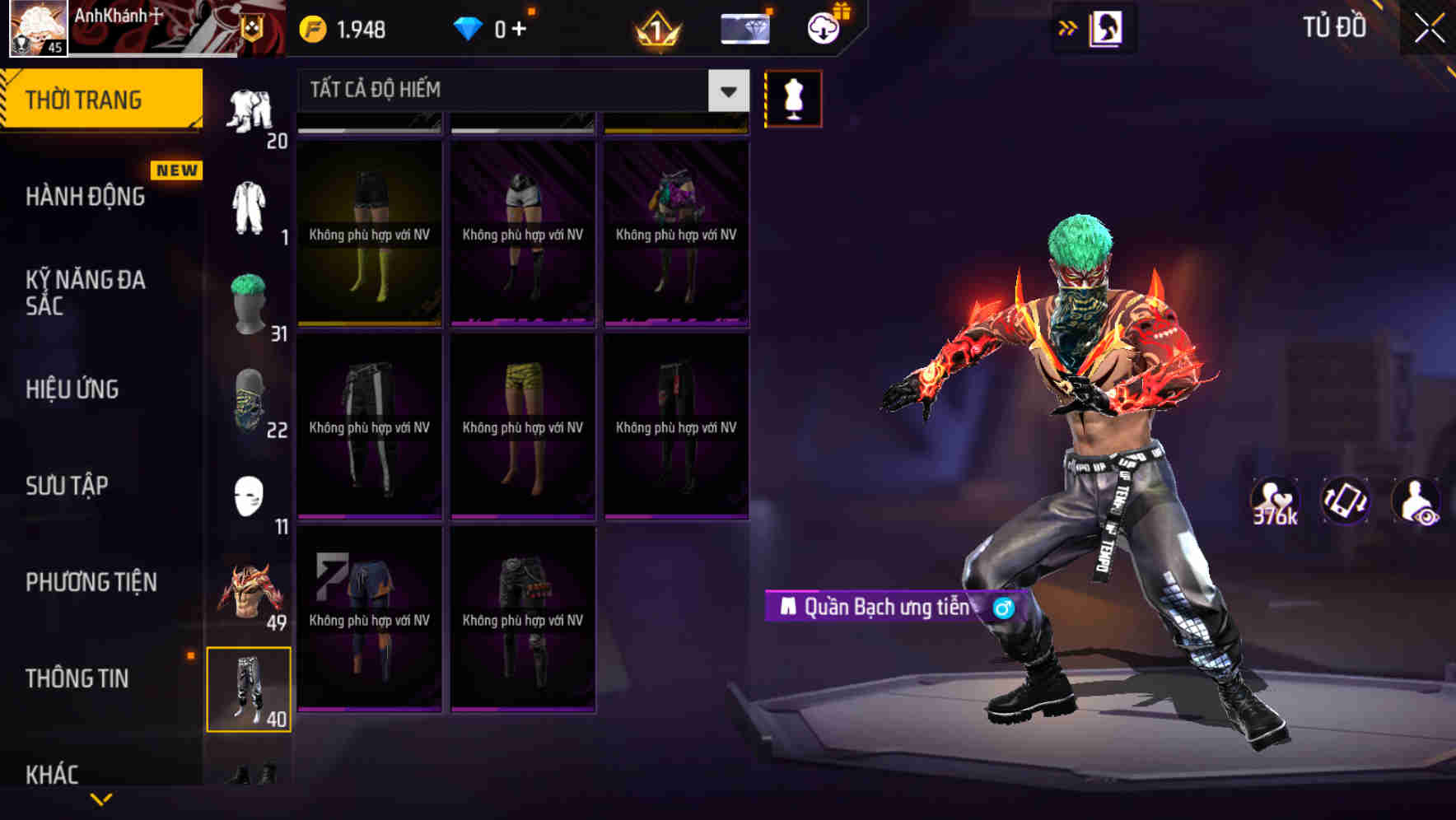
Task: Open the diamond membership card icon
Action: pyautogui.click(x=744, y=28)
